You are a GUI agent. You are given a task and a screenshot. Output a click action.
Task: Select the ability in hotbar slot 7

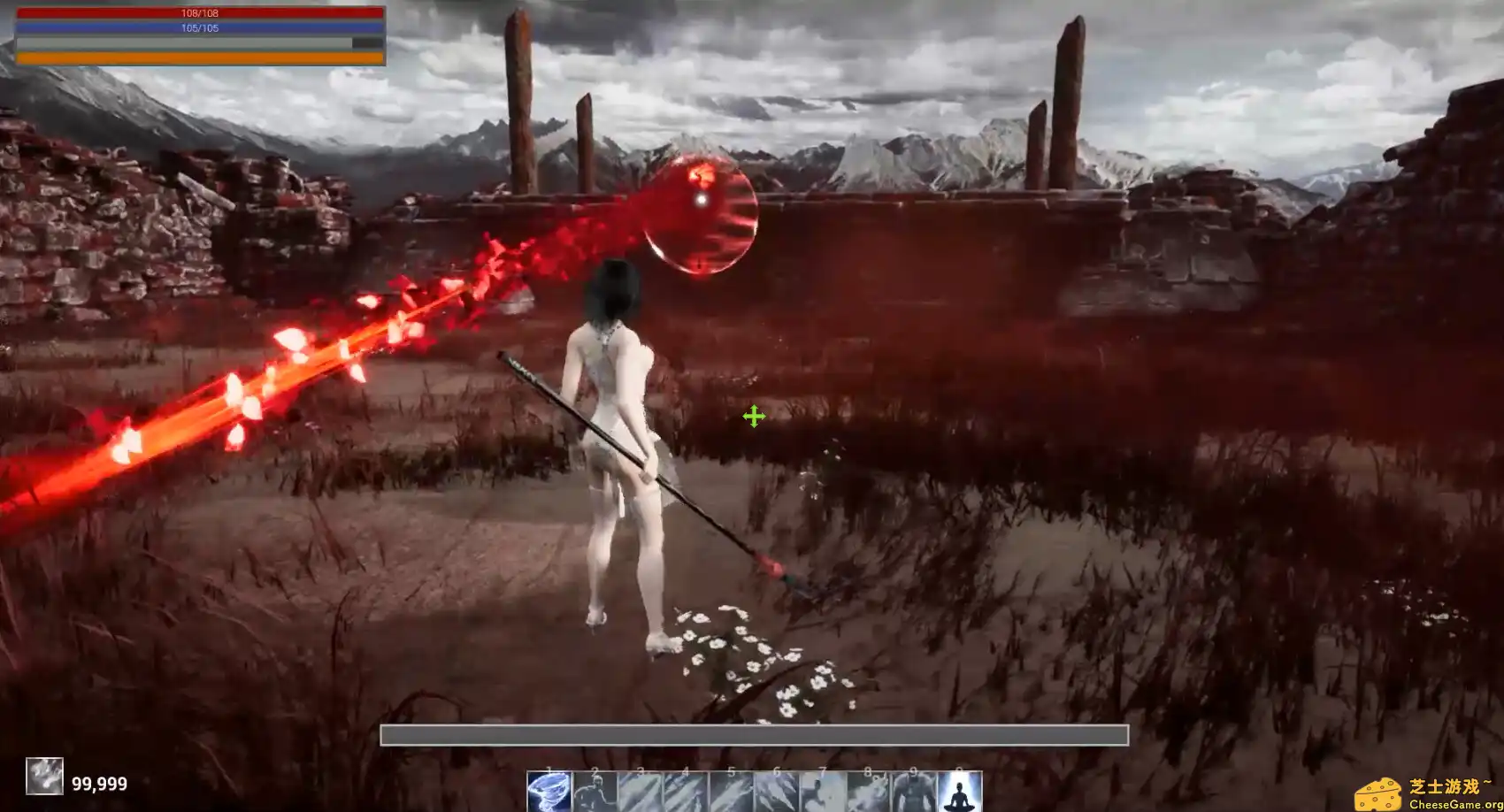click(x=821, y=792)
